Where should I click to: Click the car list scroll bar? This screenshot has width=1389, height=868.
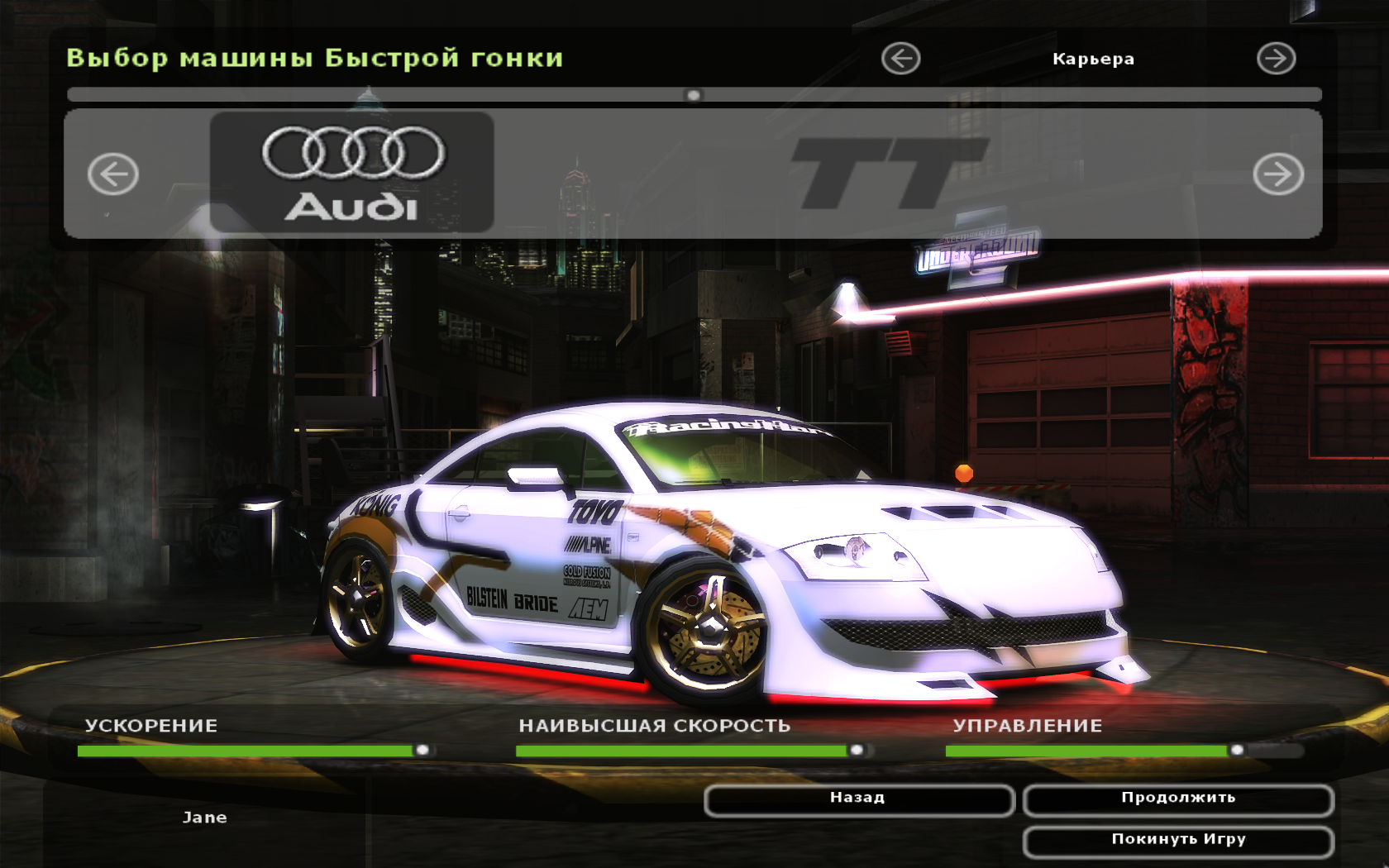click(694, 95)
